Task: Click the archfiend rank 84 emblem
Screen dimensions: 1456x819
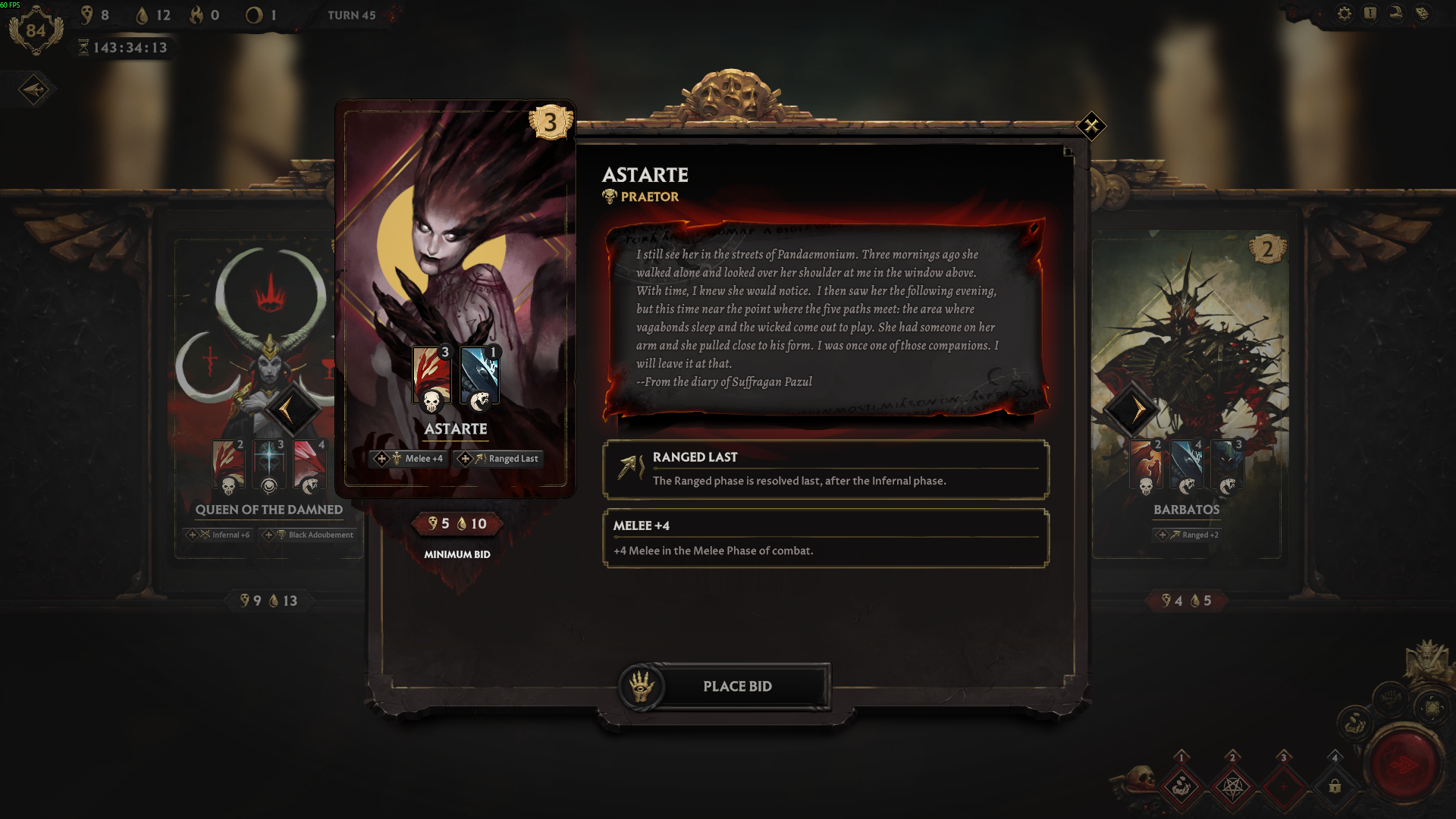Action: point(36,30)
